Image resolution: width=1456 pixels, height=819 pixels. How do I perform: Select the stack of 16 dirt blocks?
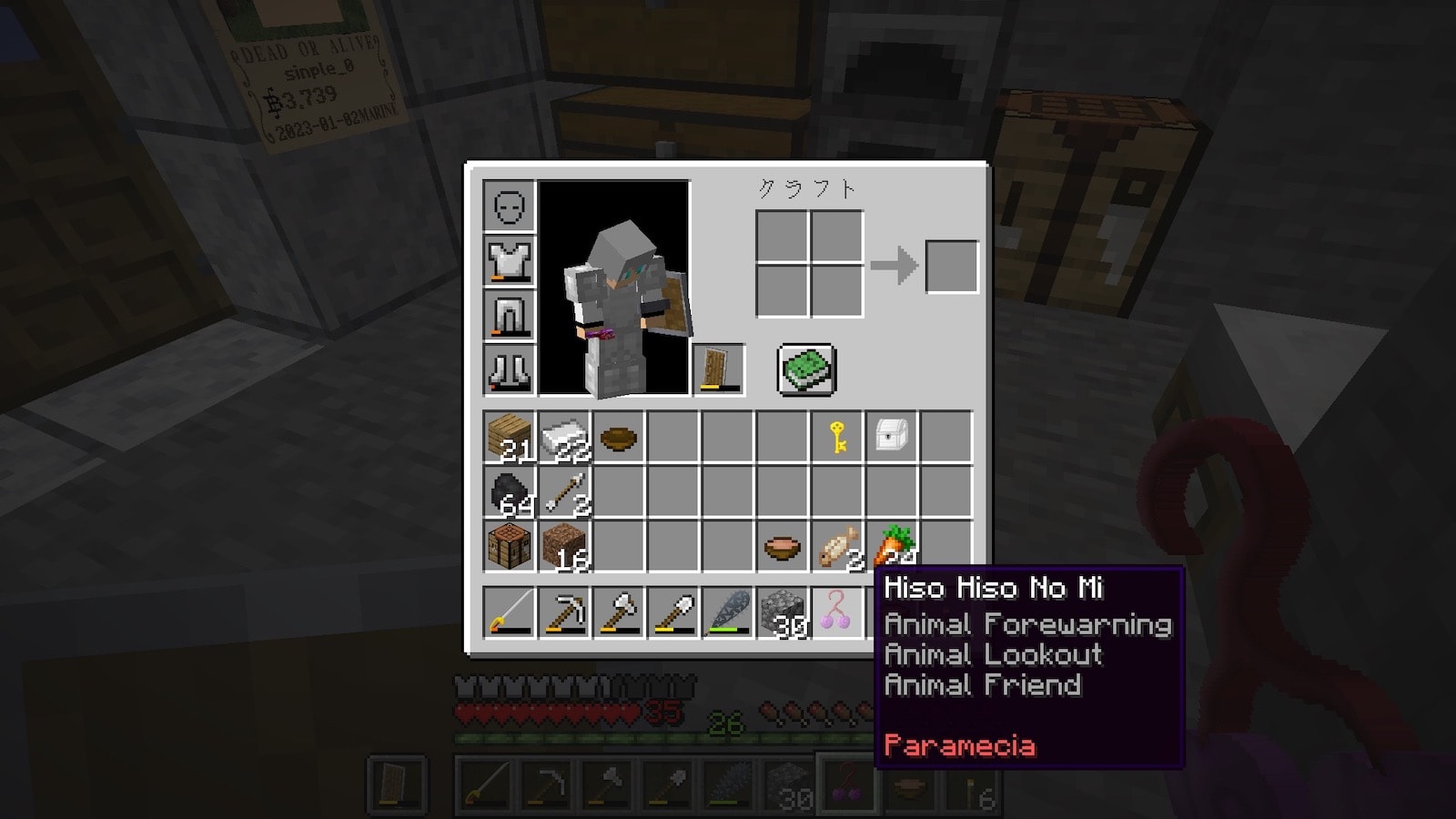point(564,547)
